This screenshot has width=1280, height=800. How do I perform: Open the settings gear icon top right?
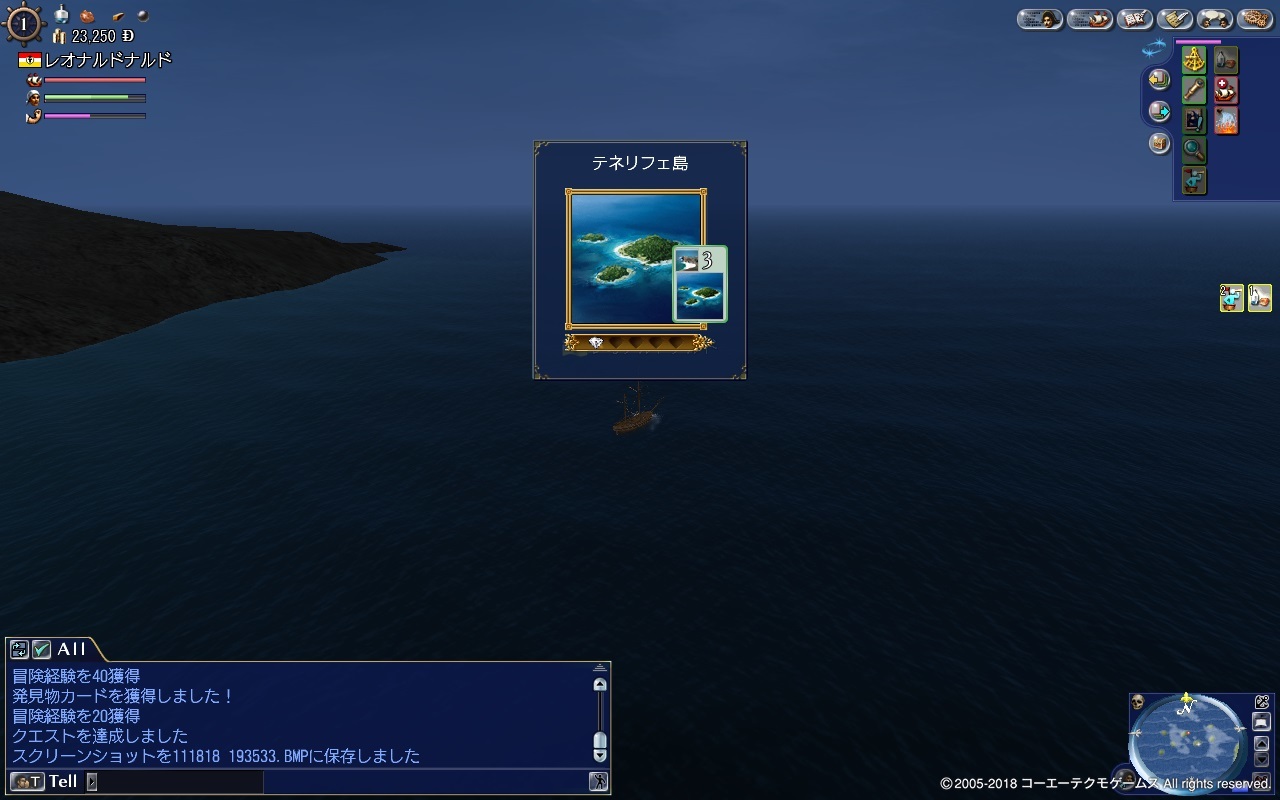point(1257,19)
